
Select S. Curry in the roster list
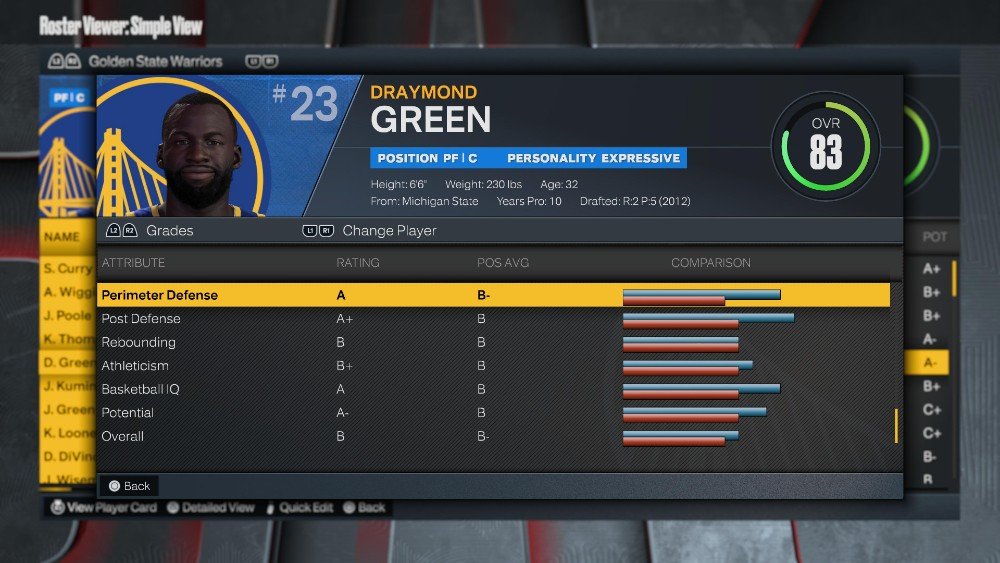67,269
